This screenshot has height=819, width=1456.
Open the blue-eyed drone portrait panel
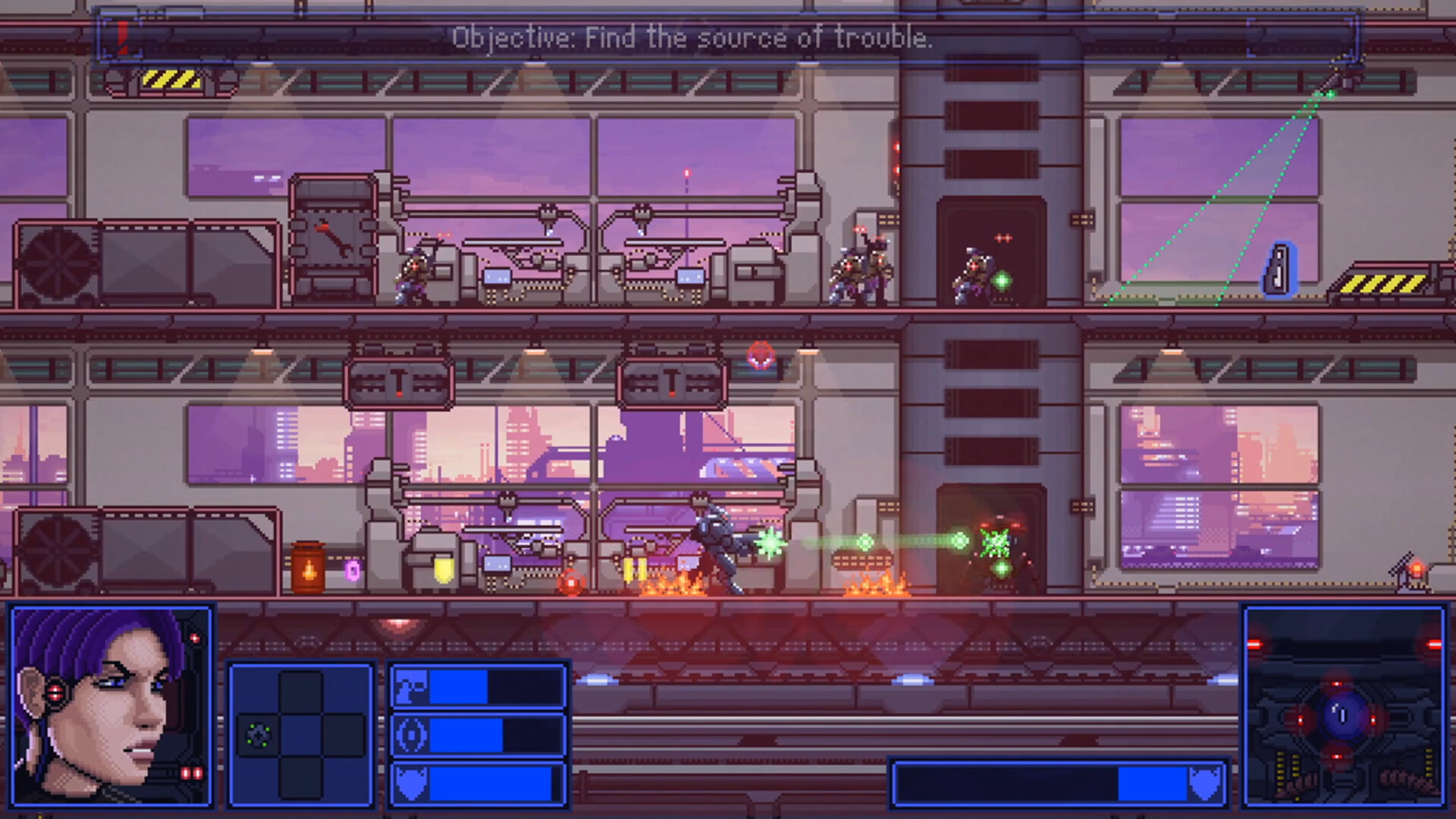coord(1344,706)
